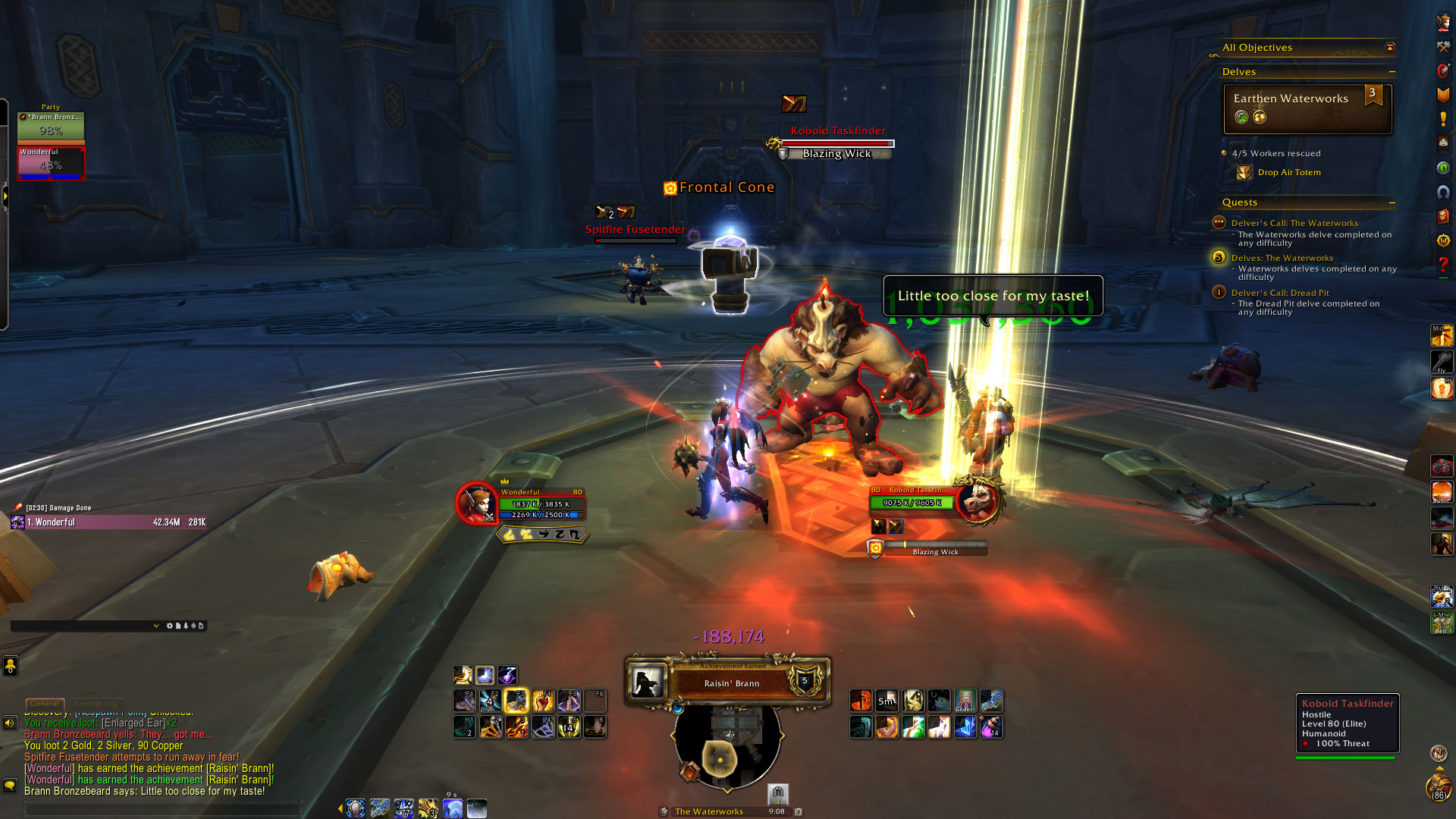Select the General chat tab

tap(45, 704)
